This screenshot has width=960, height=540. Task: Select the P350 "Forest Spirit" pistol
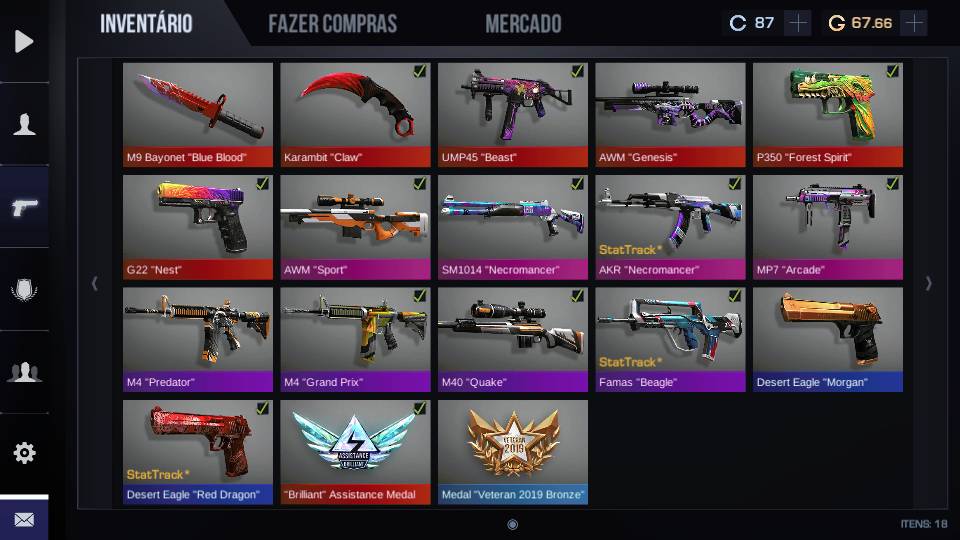point(828,114)
